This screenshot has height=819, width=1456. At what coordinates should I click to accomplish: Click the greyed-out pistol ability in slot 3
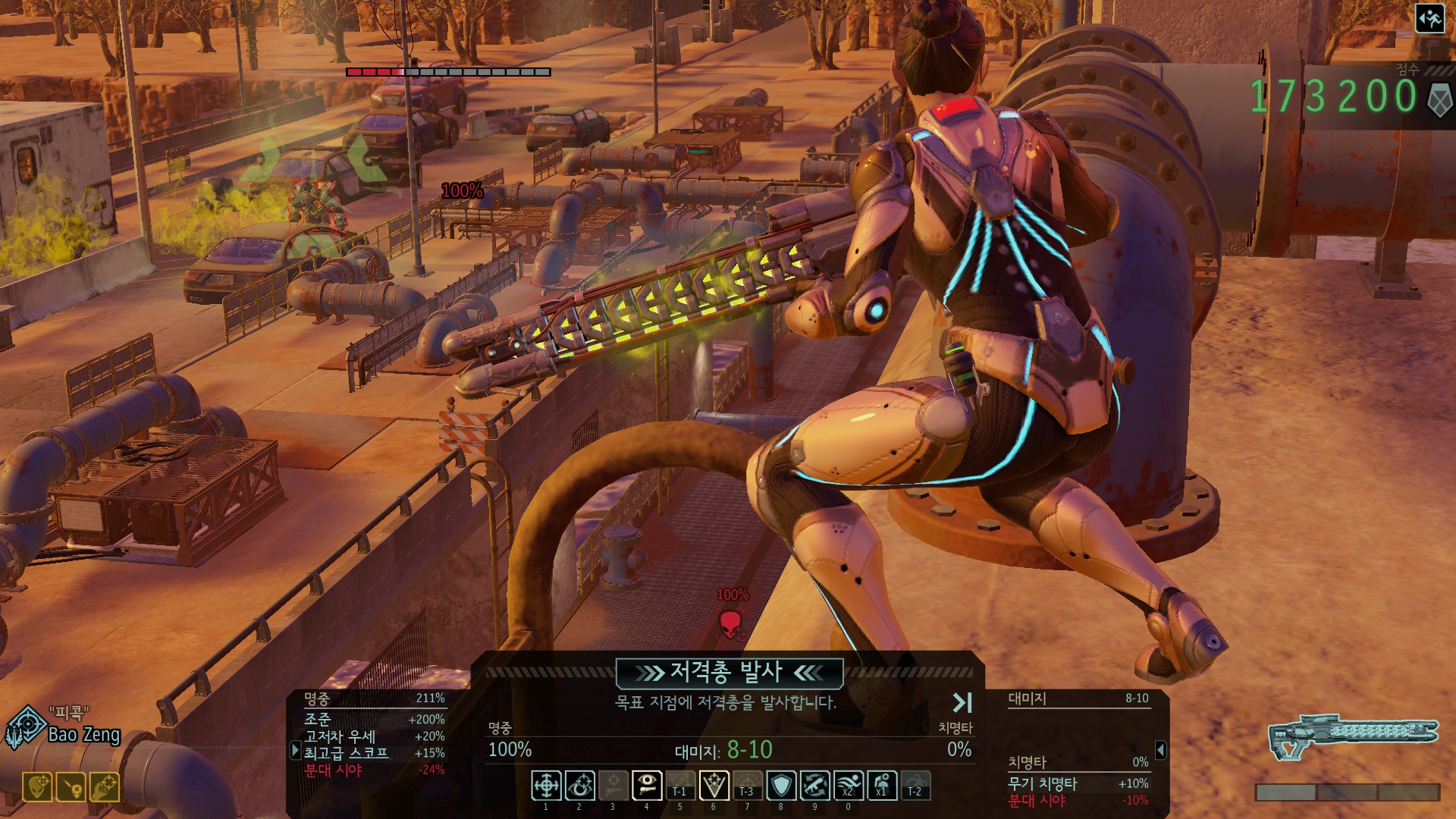tap(613, 786)
